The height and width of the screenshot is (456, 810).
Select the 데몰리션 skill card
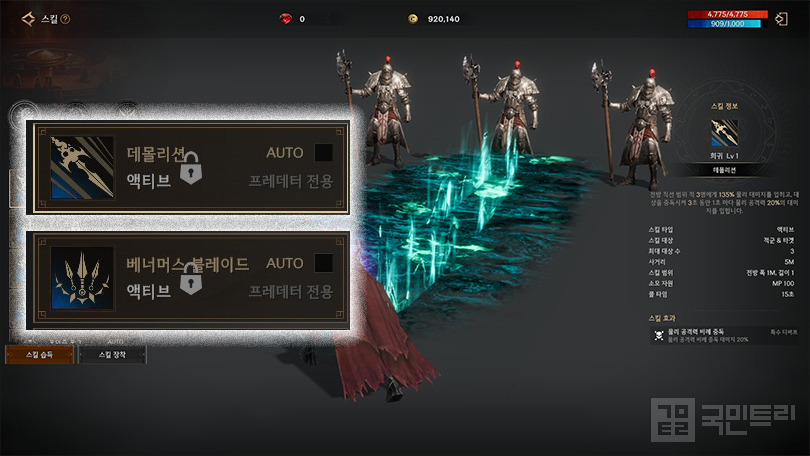[x=190, y=167]
